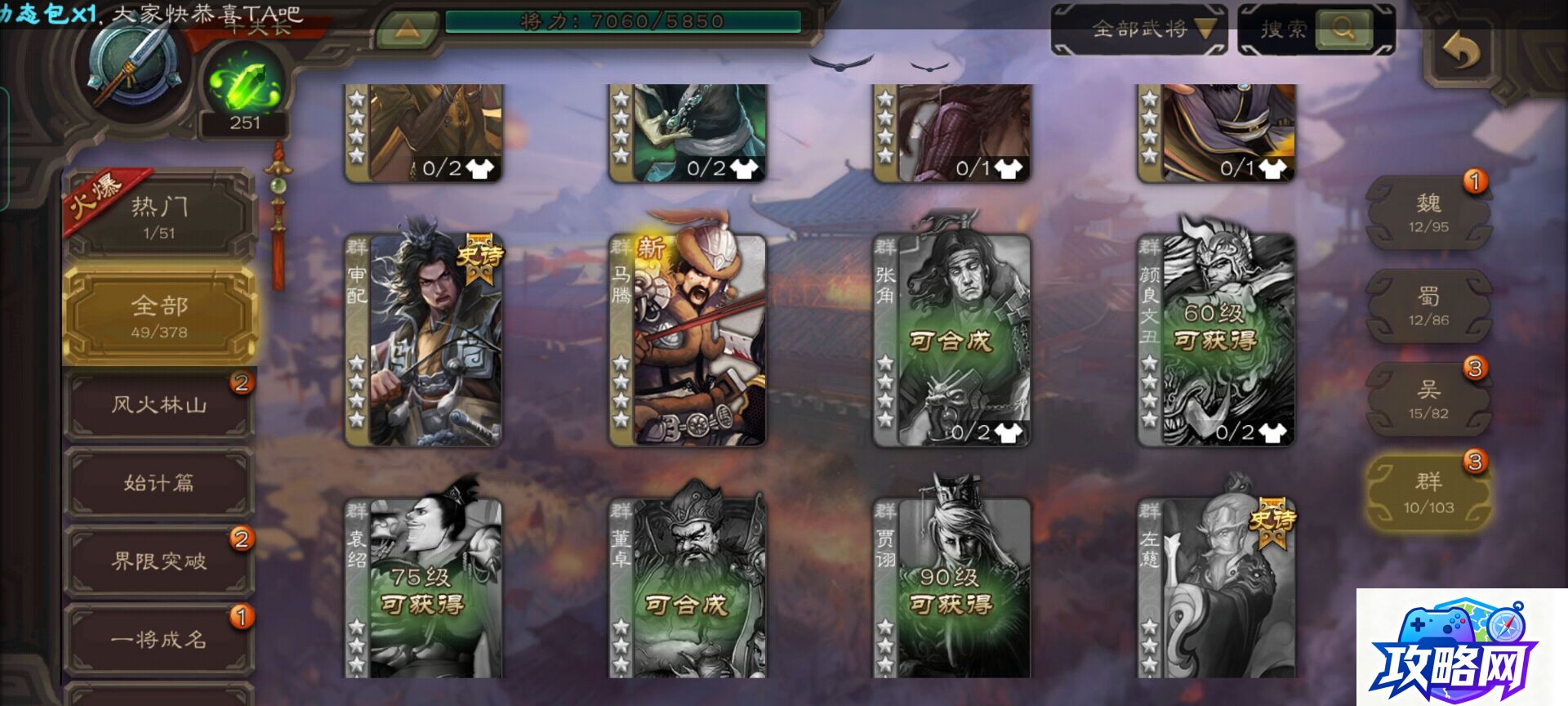Choose the 始计篇 category

click(160, 483)
